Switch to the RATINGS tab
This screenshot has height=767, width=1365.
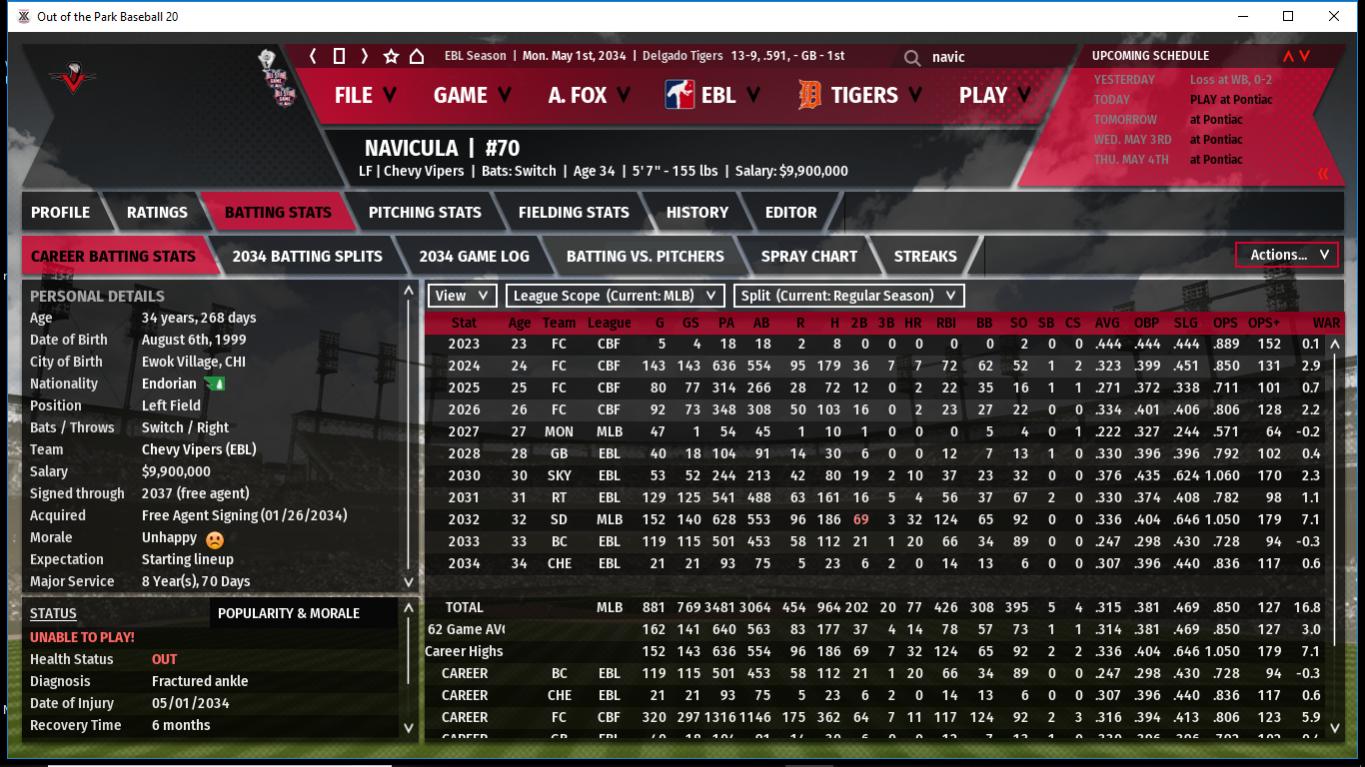pyautogui.click(x=157, y=212)
